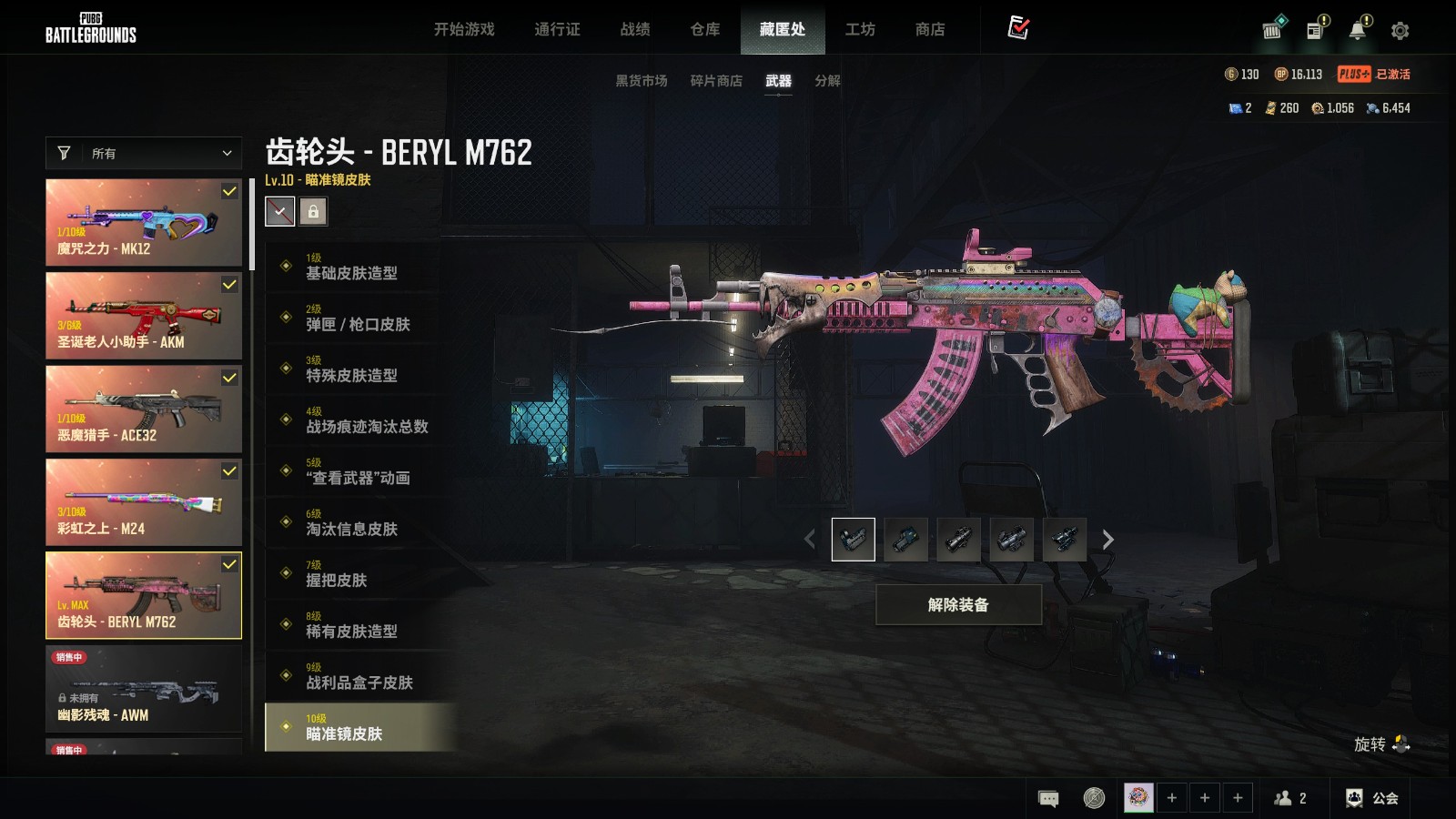1456x819 pixels.
Task: Select the 淘汰信息皮肤 level 6 row
Action: click(359, 522)
